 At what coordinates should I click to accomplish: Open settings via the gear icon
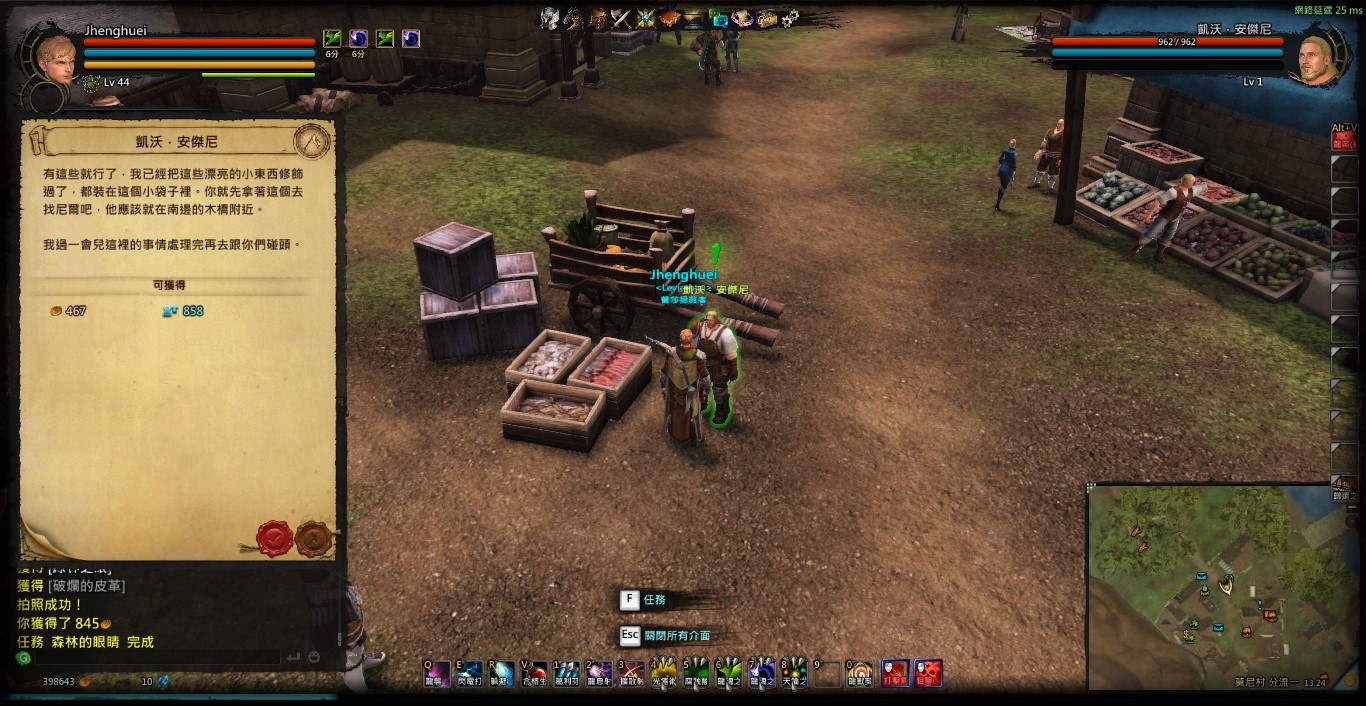click(x=790, y=18)
